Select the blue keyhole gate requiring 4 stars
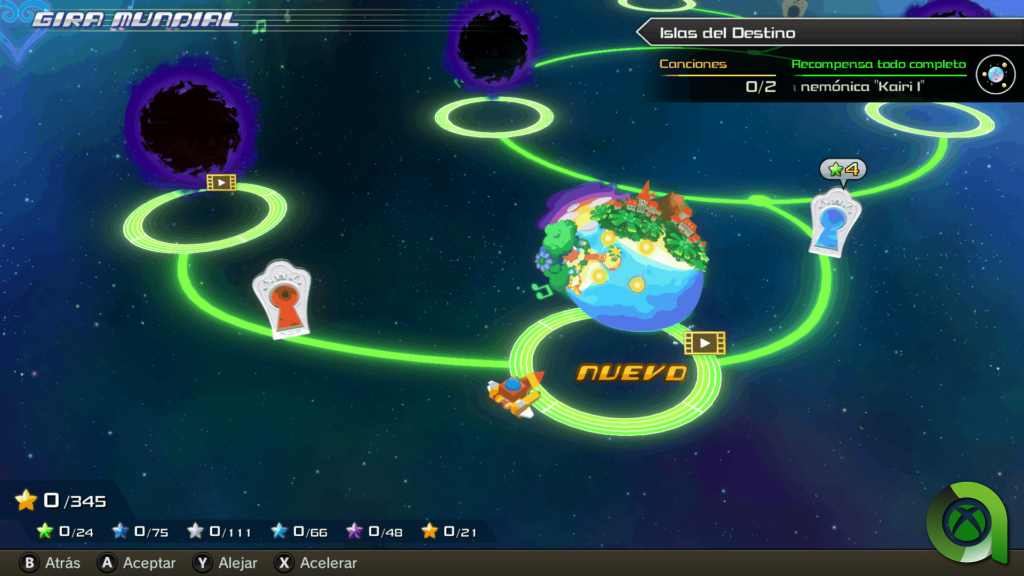The image size is (1024, 576). (x=836, y=220)
